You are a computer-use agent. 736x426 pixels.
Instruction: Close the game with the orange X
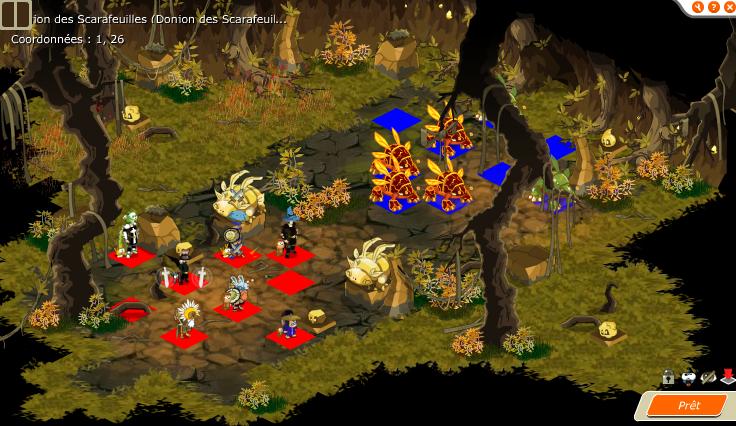pyautogui.click(x=728, y=7)
